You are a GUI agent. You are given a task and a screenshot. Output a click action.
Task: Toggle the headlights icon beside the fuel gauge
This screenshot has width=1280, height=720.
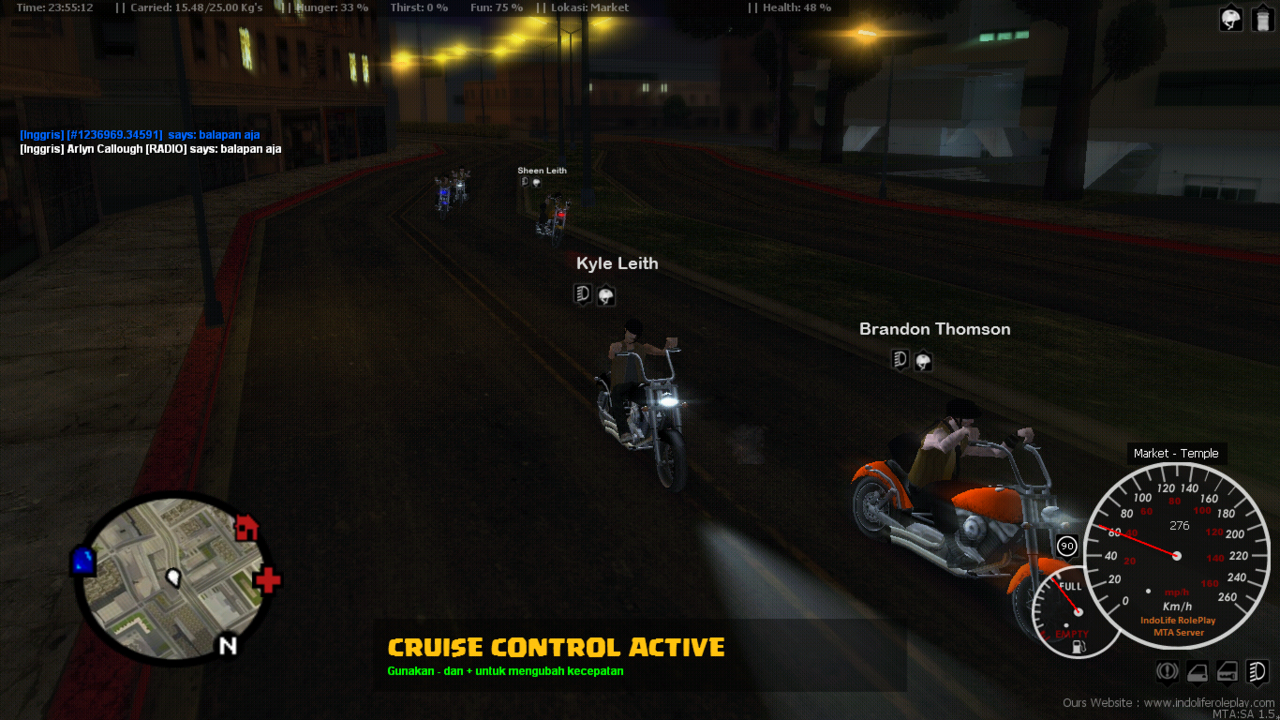(1256, 671)
